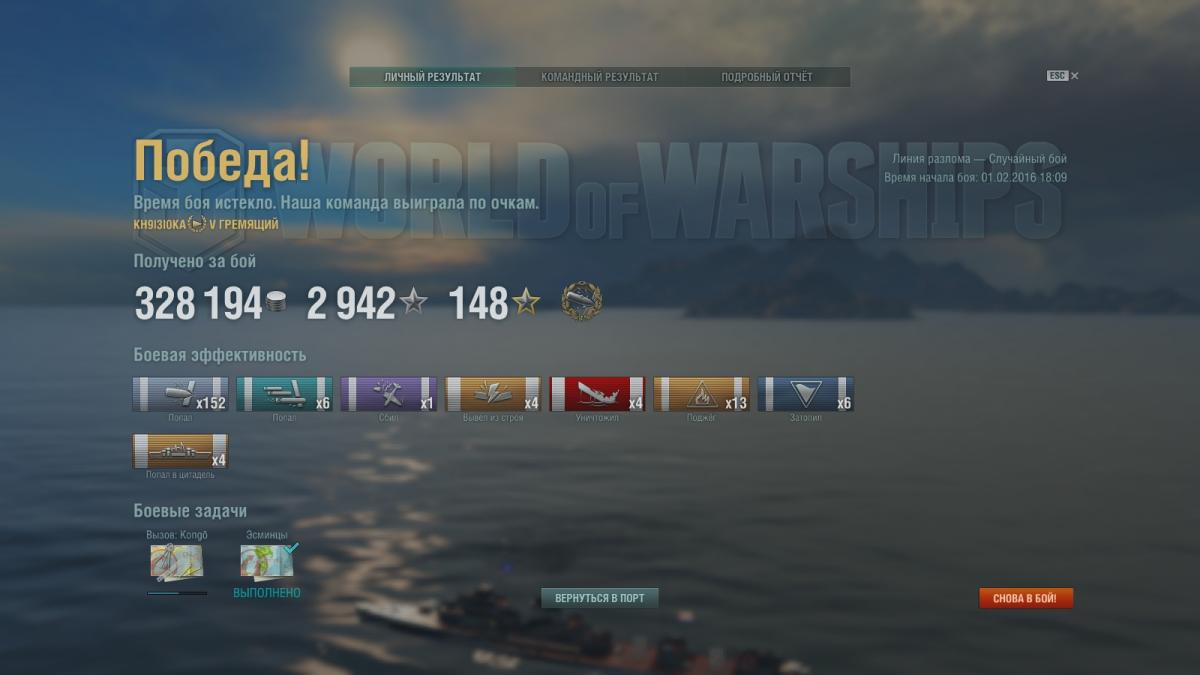1200x675 pixels.
Task: Click the achievement medal with wreath
Action: [x=581, y=302]
